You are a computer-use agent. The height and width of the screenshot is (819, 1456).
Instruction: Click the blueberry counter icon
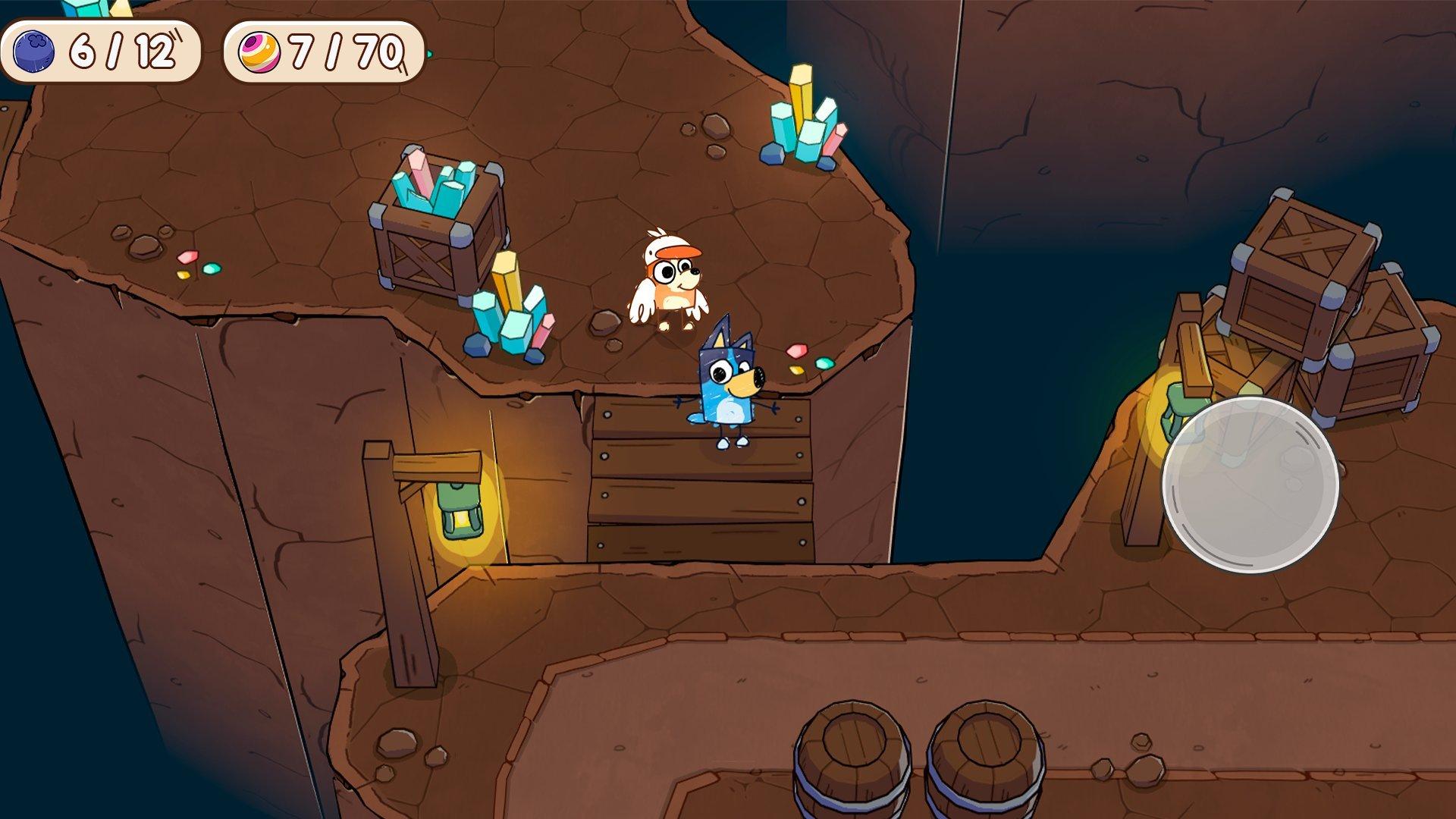pyautogui.click(x=34, y=52)
